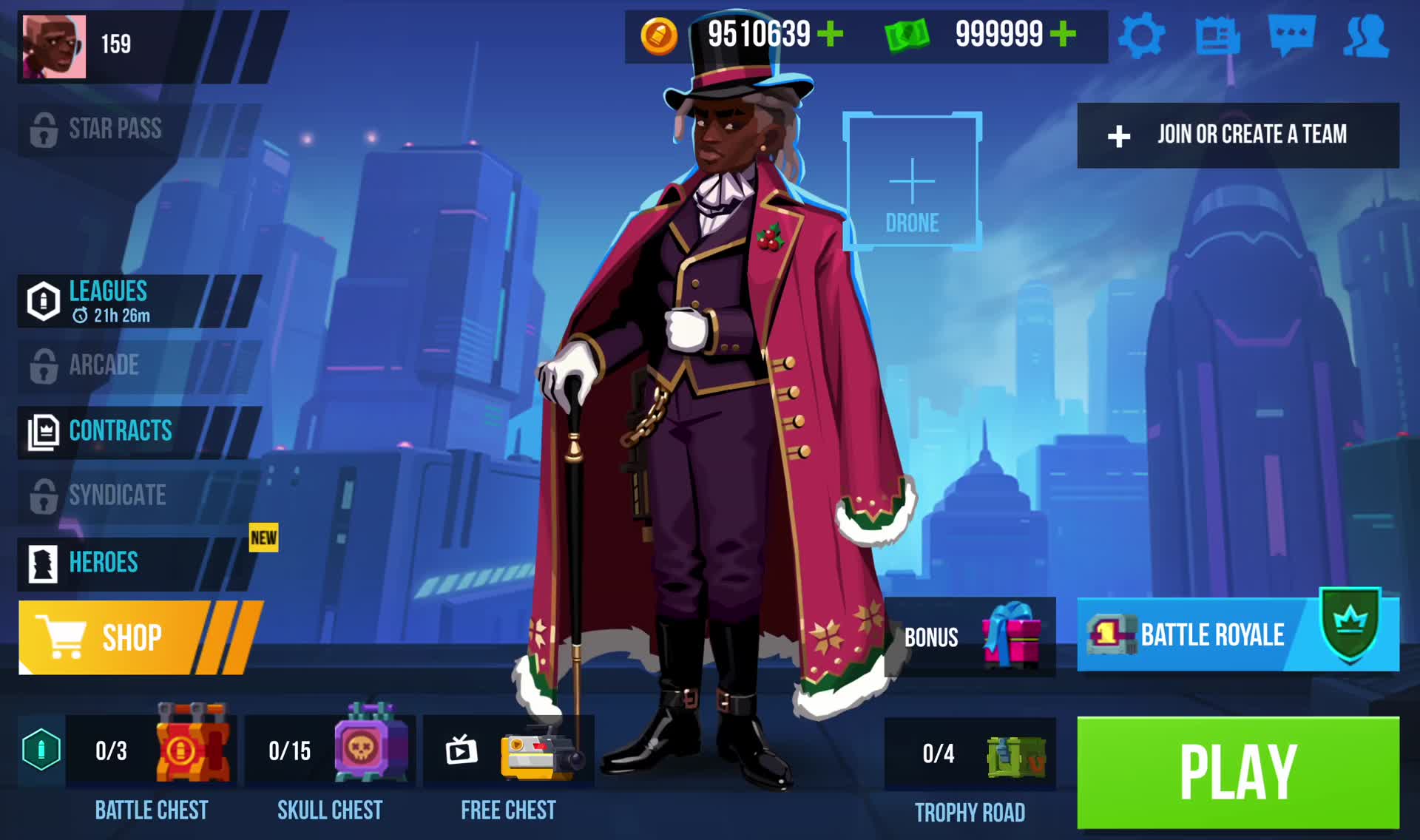Open the chat speech bubble icon
The width and height of the screenshot is (1420, 840).
click(x=1291, y=35)
